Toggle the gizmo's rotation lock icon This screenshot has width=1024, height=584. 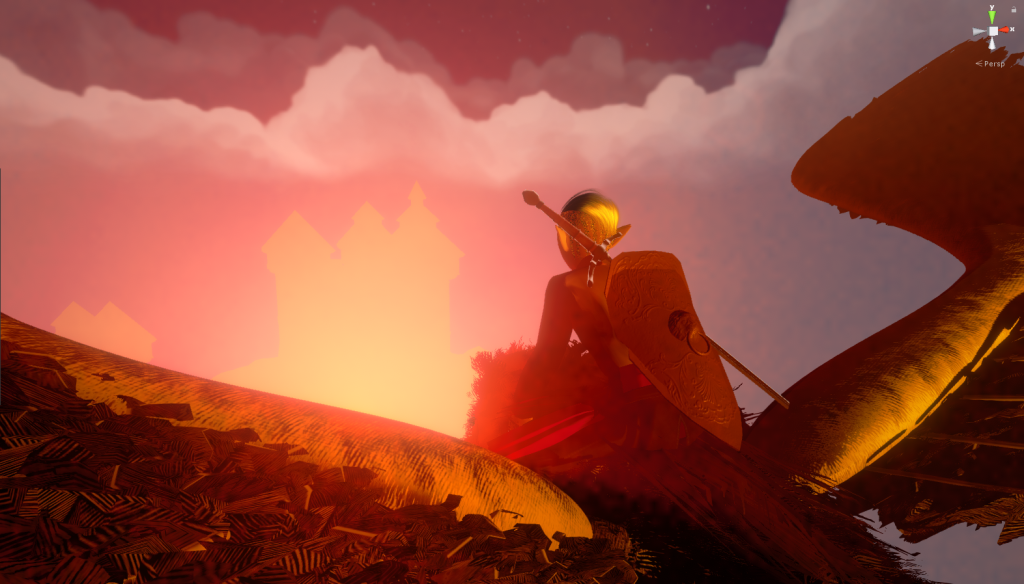1014,8
